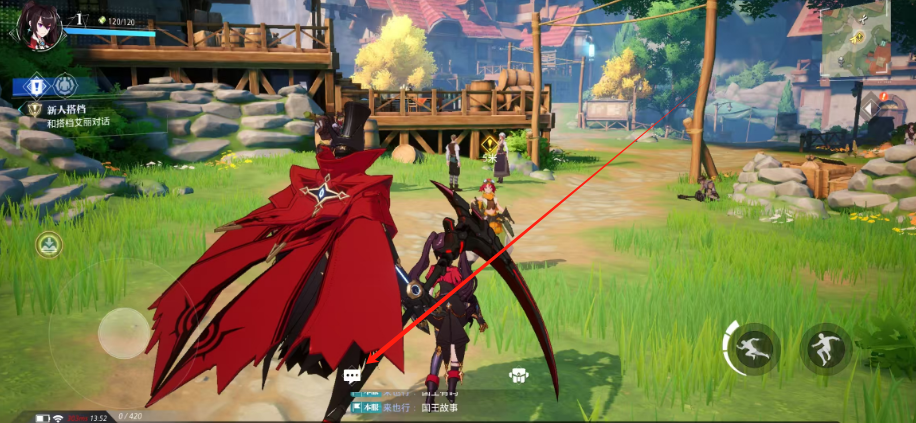Screen dimensions: 916x423
Task: Open the chat speech bubble icon
Action: coord(352,376)
